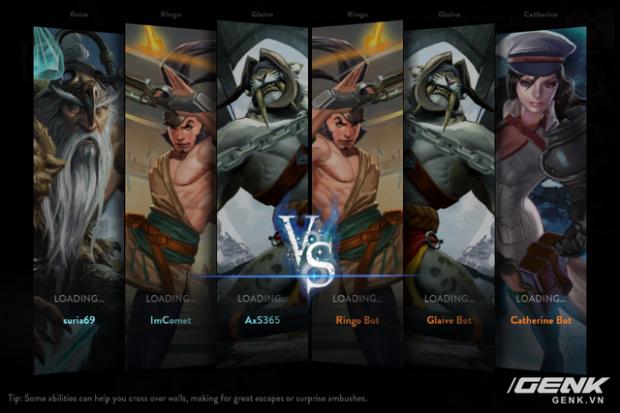Select suria69's Reim hero card
Image resolution: width=620 pixels, height=413 pixels.
pos(78,190)
